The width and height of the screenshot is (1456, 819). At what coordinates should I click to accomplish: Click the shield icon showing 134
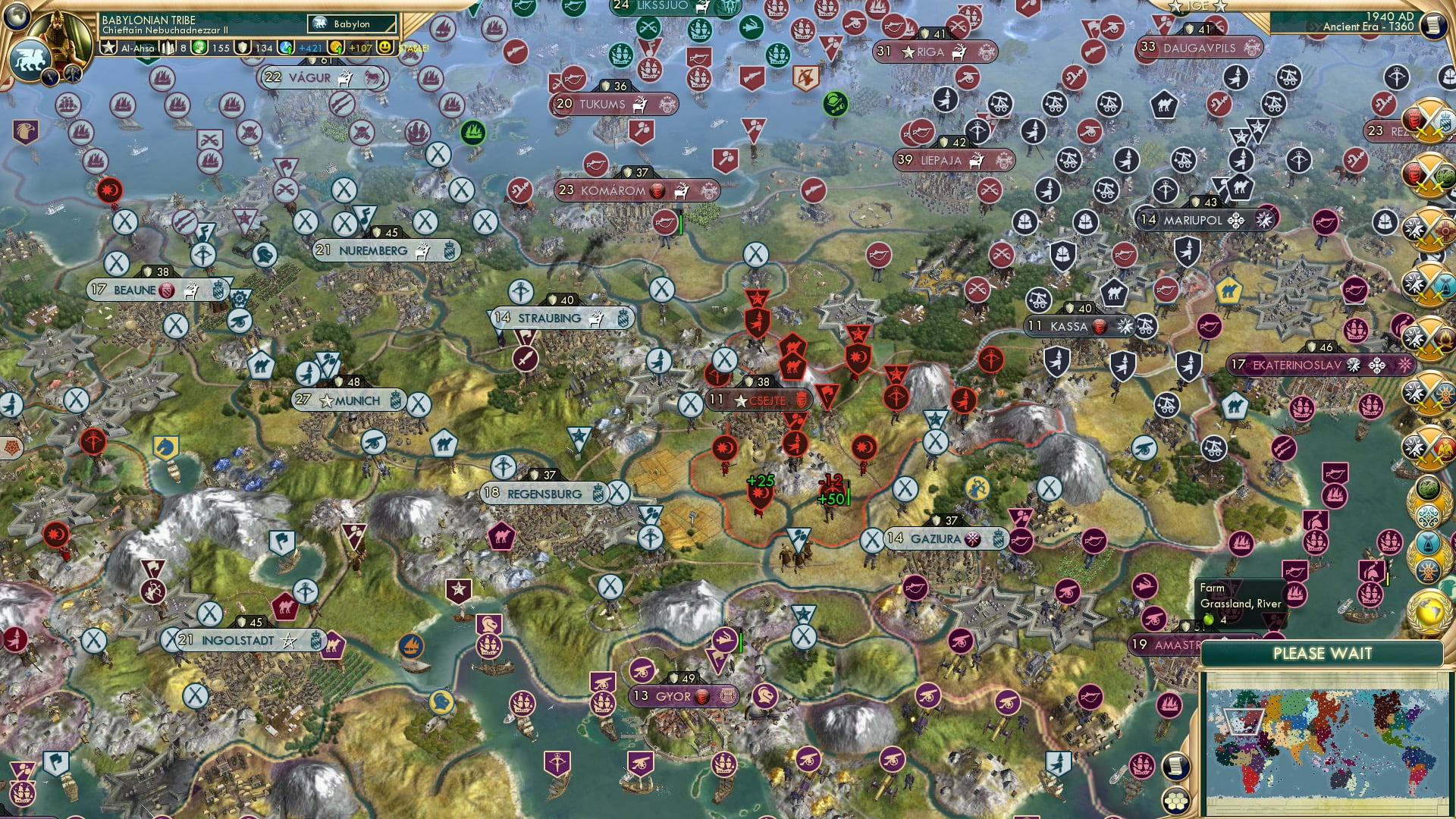click(242, 48)
